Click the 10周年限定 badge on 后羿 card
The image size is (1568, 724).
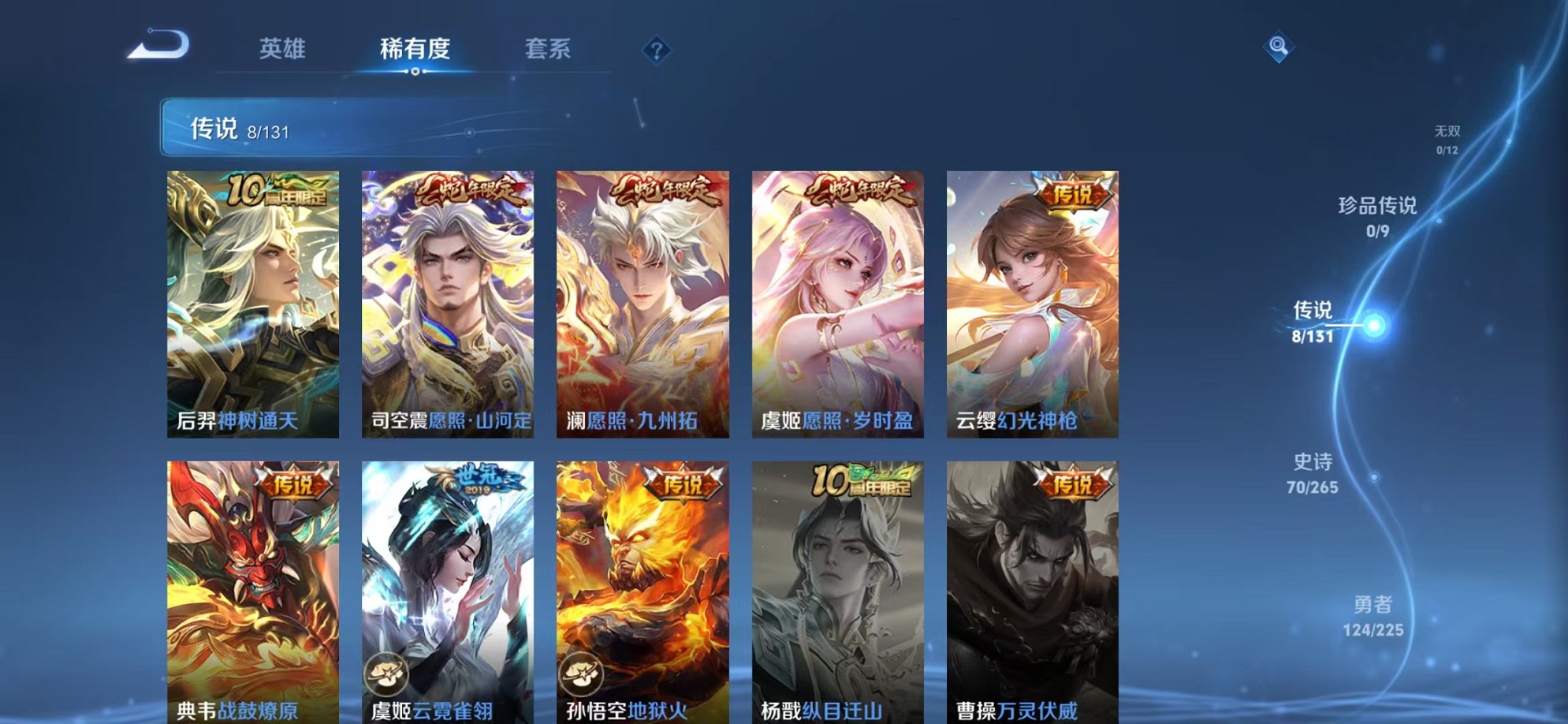(277, 188)
